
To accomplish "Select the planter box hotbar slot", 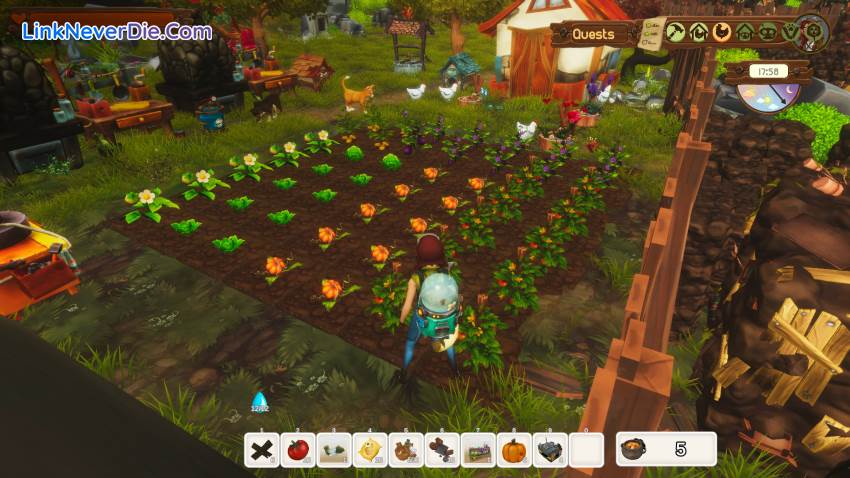I will [x=478, y=450].
